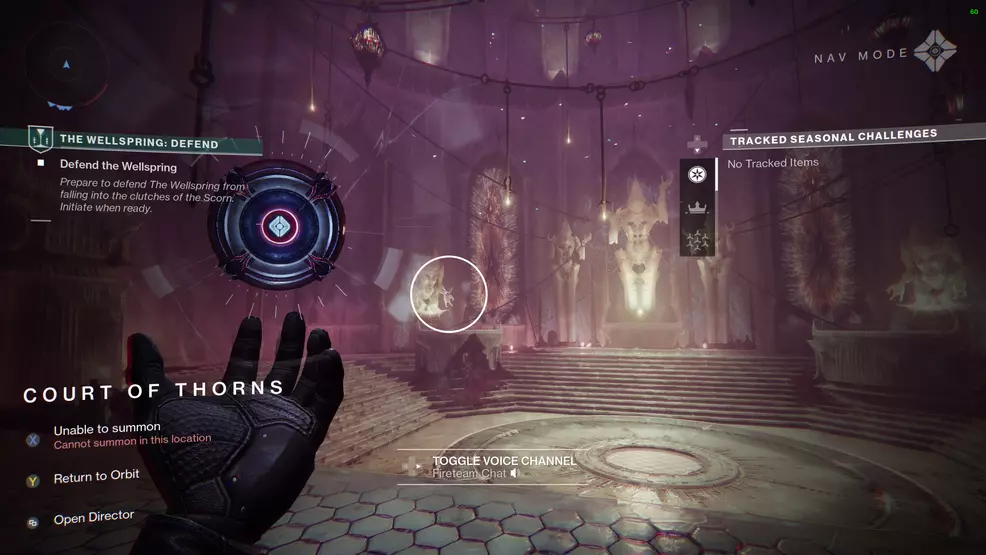Screen dimensions: 986x555
Task: Open the radar in the corner
Action: [67, 65]
